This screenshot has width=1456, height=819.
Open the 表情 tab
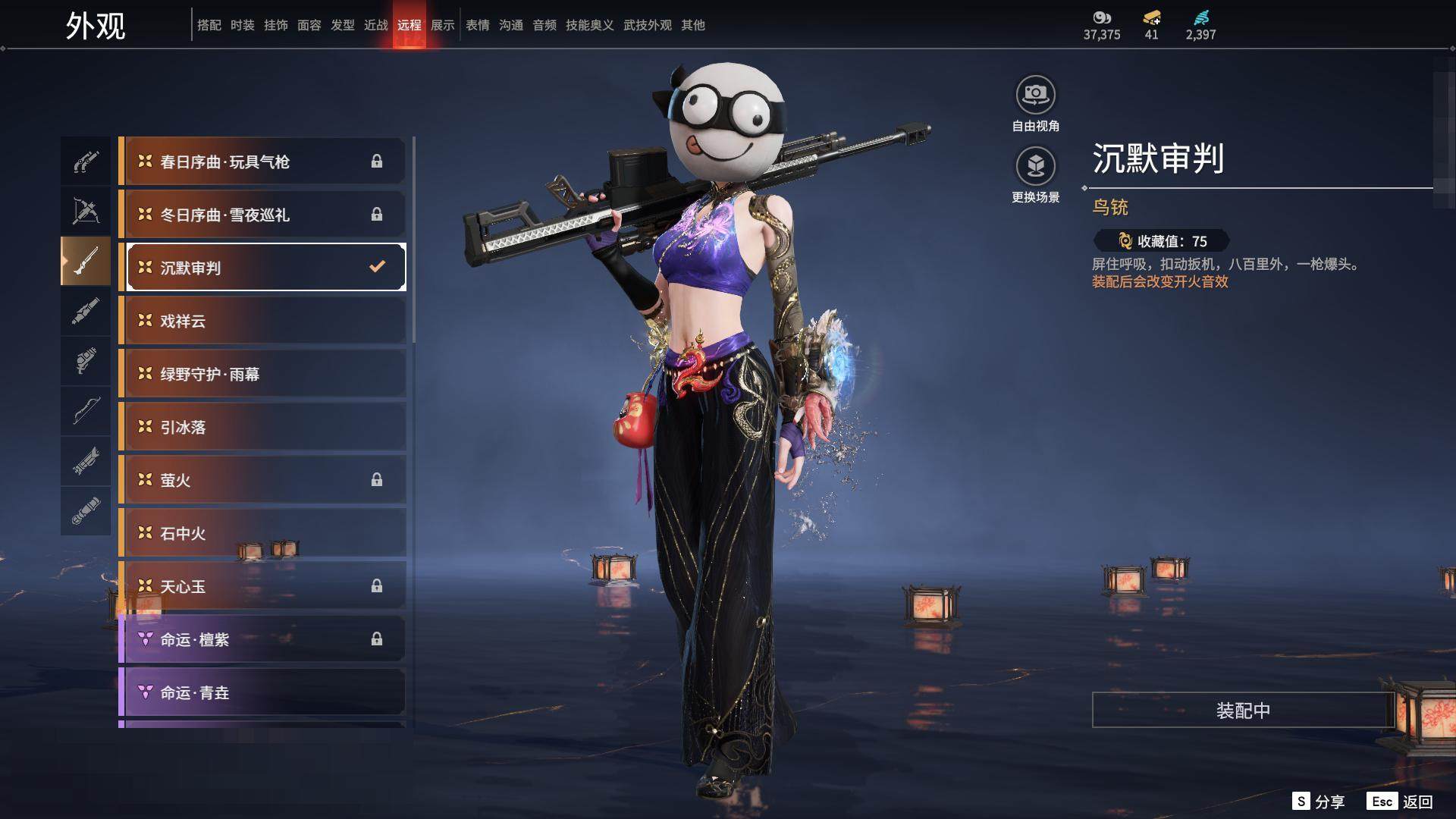[x=478, y=25]
